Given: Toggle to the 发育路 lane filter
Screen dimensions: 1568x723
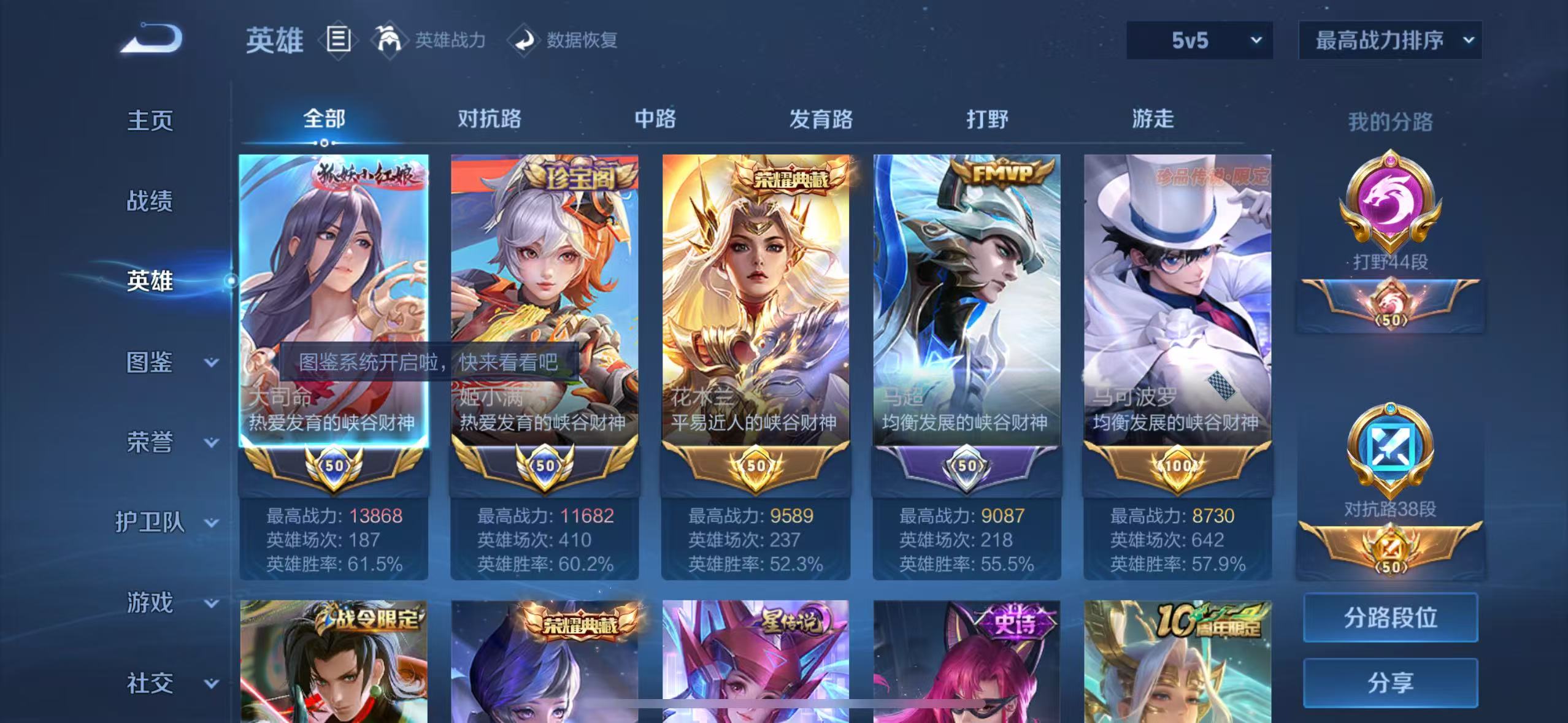Looking at the screenshot, I should coord(820,120).
